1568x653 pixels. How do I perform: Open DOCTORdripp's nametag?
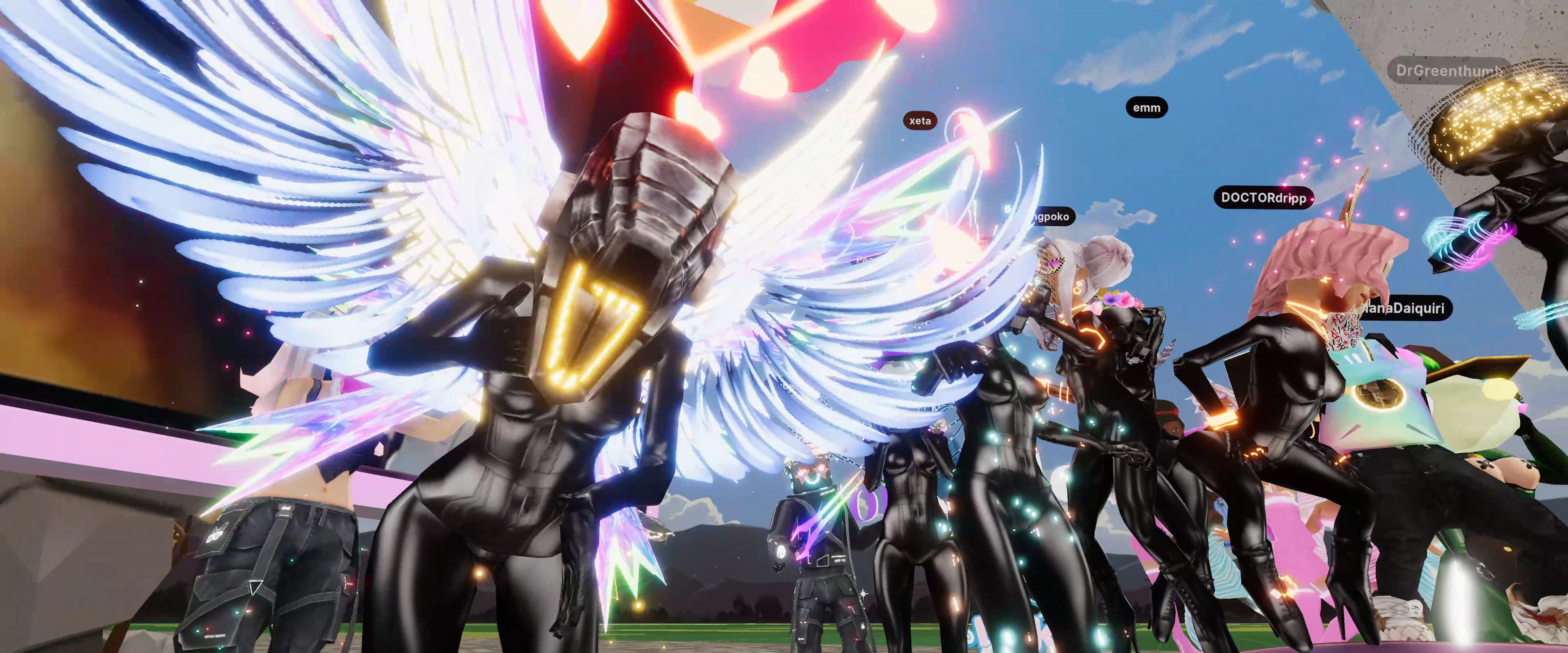1264,198
